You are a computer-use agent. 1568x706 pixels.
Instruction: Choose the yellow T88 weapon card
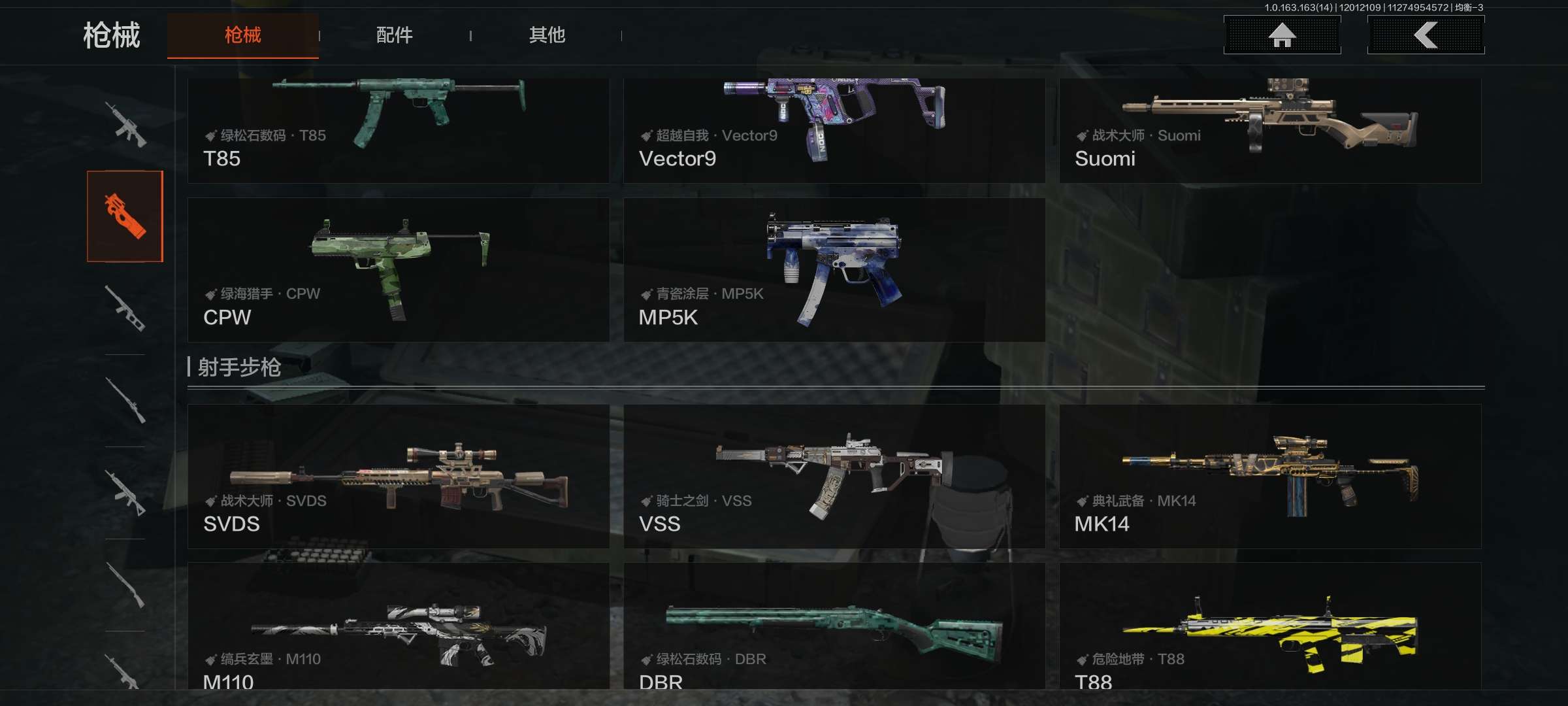(x=1269, y=626)
